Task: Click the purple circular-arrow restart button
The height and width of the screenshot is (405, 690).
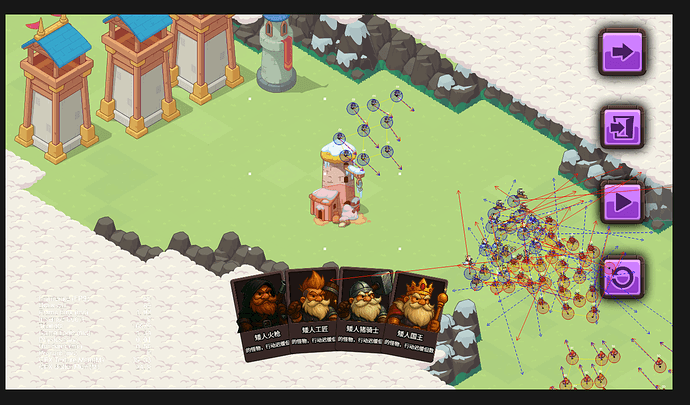Action: point(622,276)
